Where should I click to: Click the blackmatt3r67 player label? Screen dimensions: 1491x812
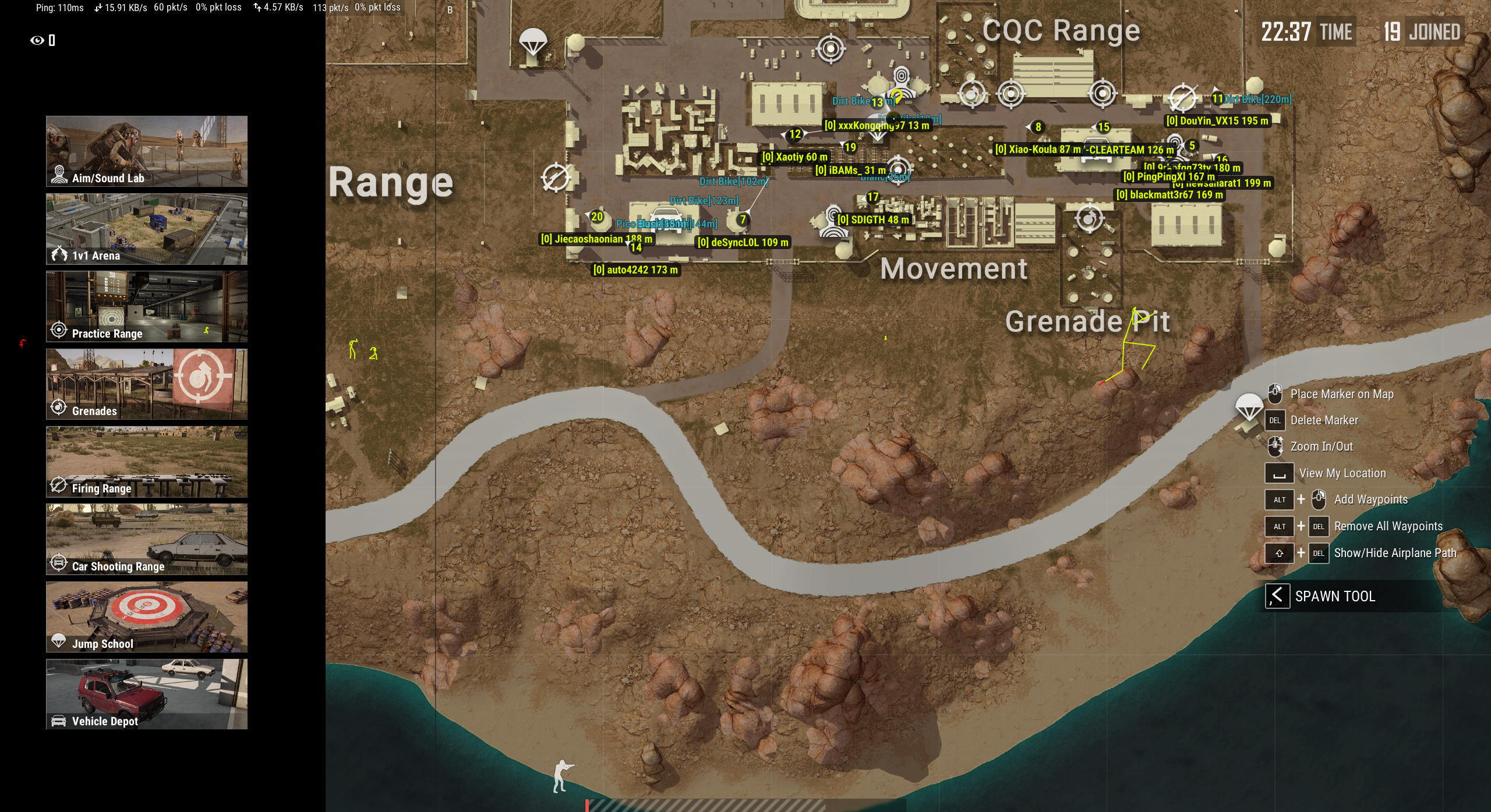pyautogui.click(x=1169, y=195)
